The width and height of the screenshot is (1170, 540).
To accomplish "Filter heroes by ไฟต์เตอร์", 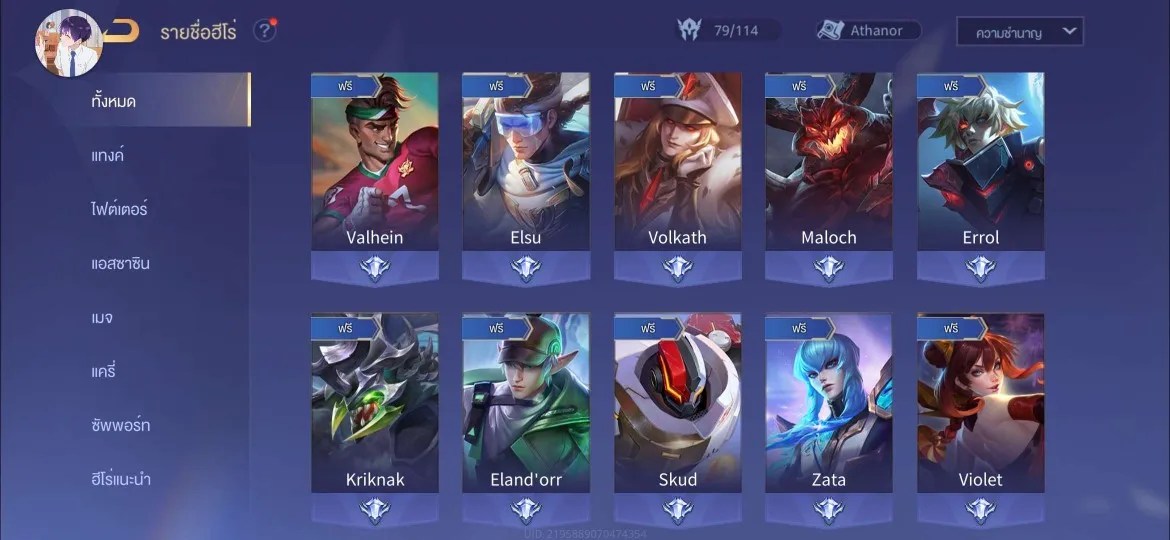I will tap(119, 209).
